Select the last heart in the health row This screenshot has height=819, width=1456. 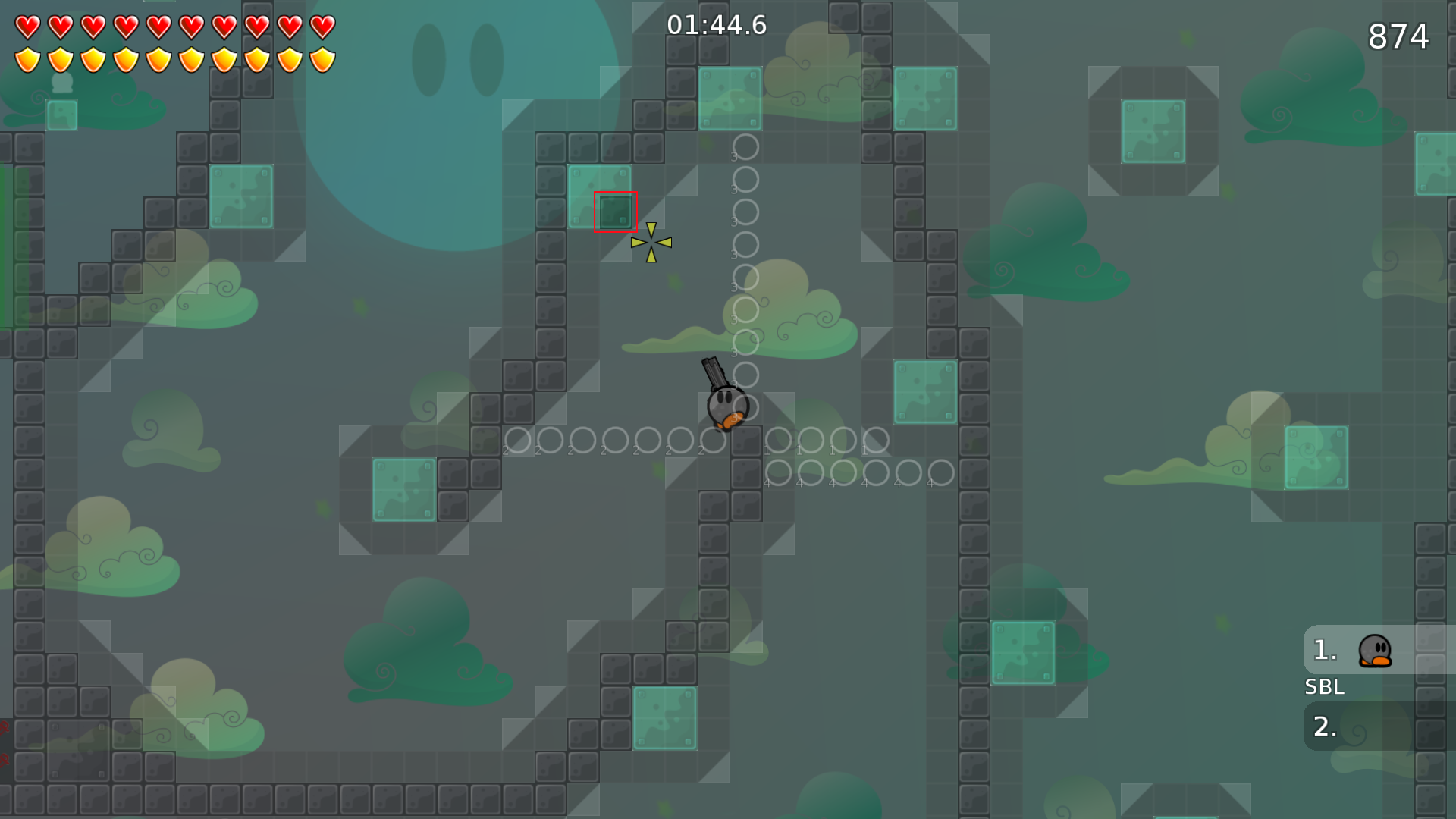(323, 25)
